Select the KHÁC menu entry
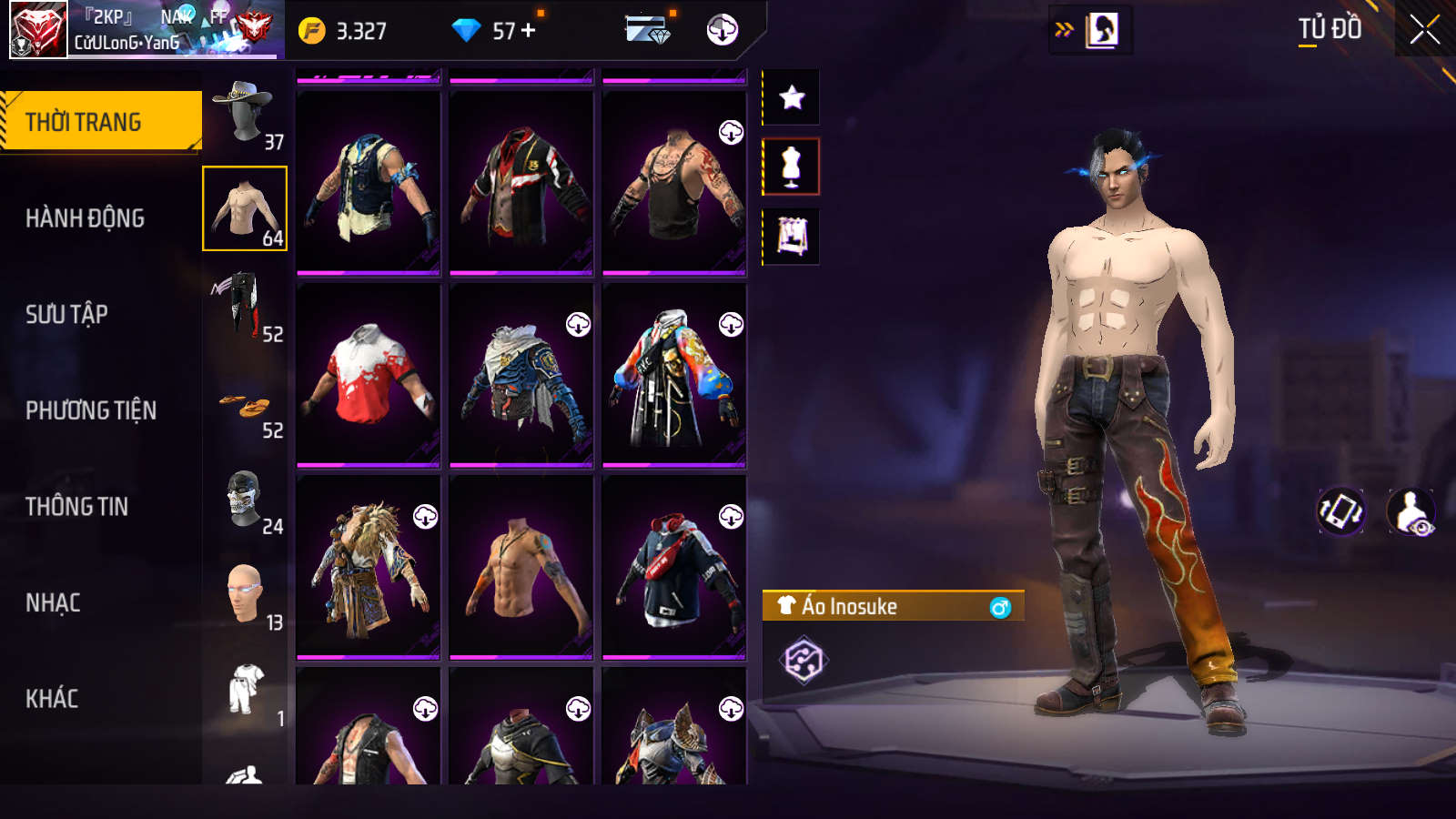This screenshot has width=1456, height=819. pyautogui.click(x=52, y=698)
